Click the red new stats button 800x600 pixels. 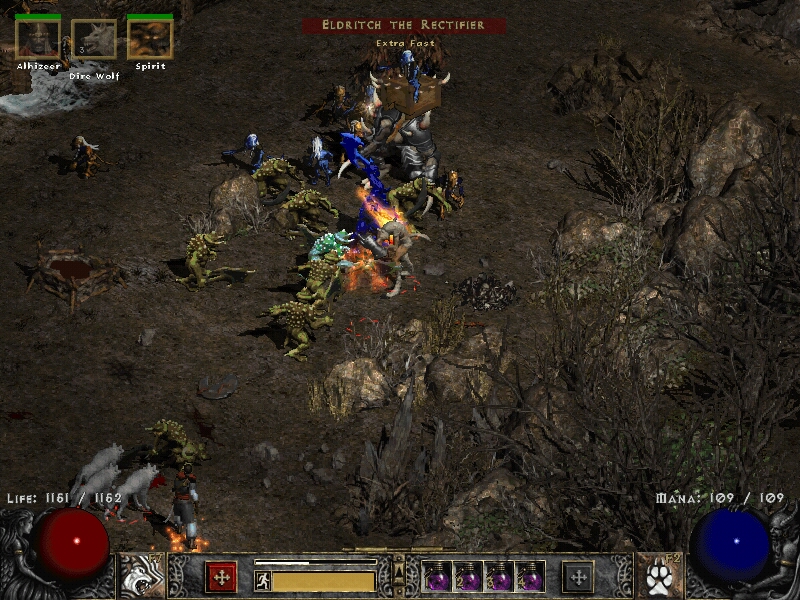(221, 576)
